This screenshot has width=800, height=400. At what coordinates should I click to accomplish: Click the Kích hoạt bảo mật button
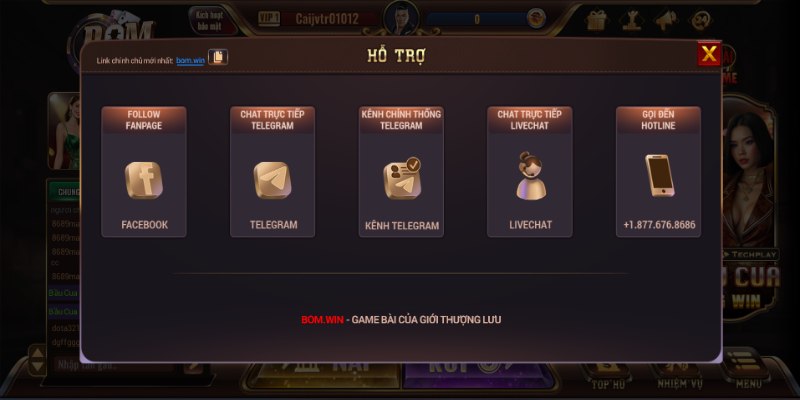(x=209, y=19)
